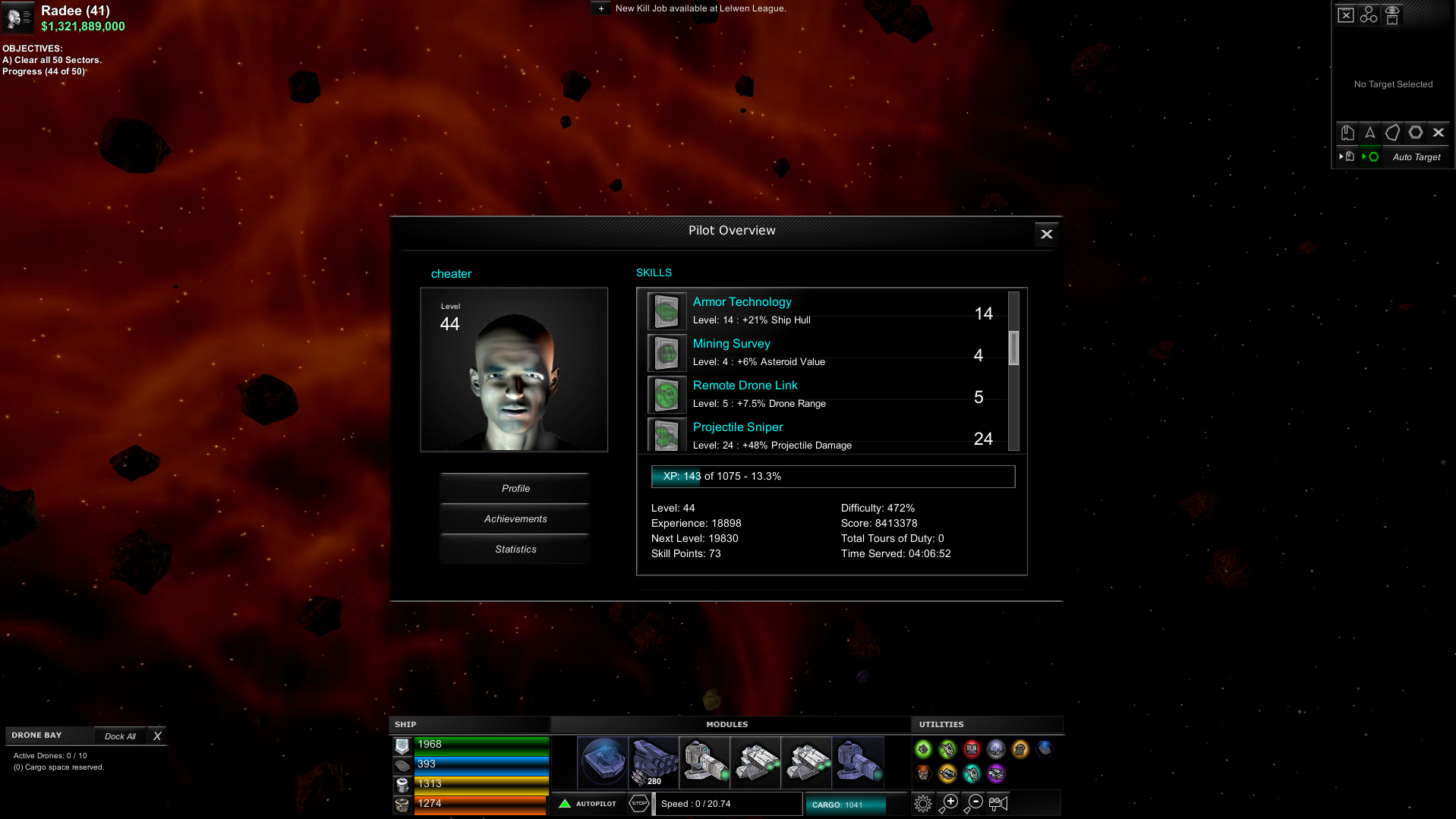
Task: Click the XP progress bar
Action: coord(833,477)
